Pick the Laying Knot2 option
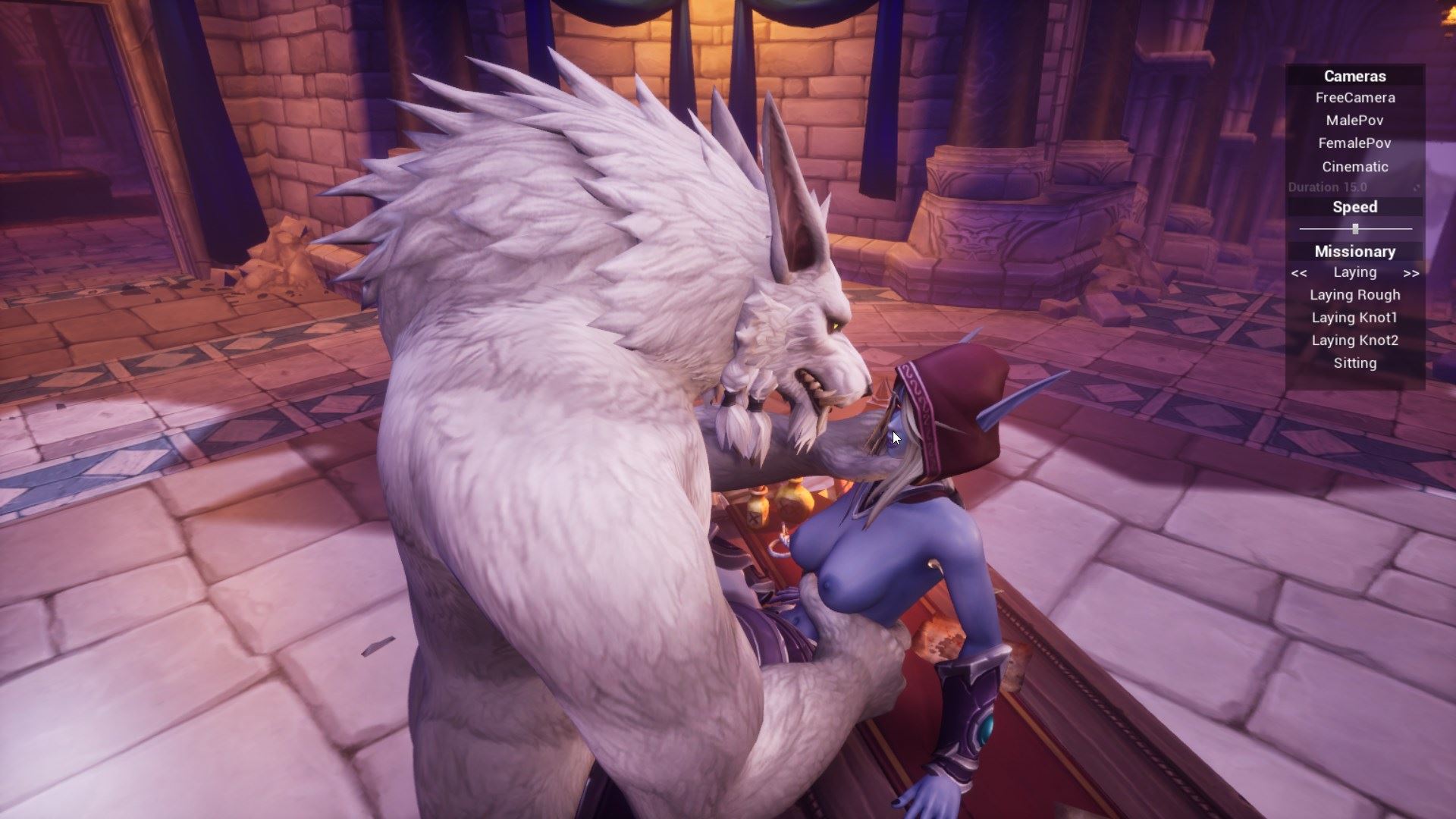This screenshot has height=819, width=1456. click(x=1354, y=340)
